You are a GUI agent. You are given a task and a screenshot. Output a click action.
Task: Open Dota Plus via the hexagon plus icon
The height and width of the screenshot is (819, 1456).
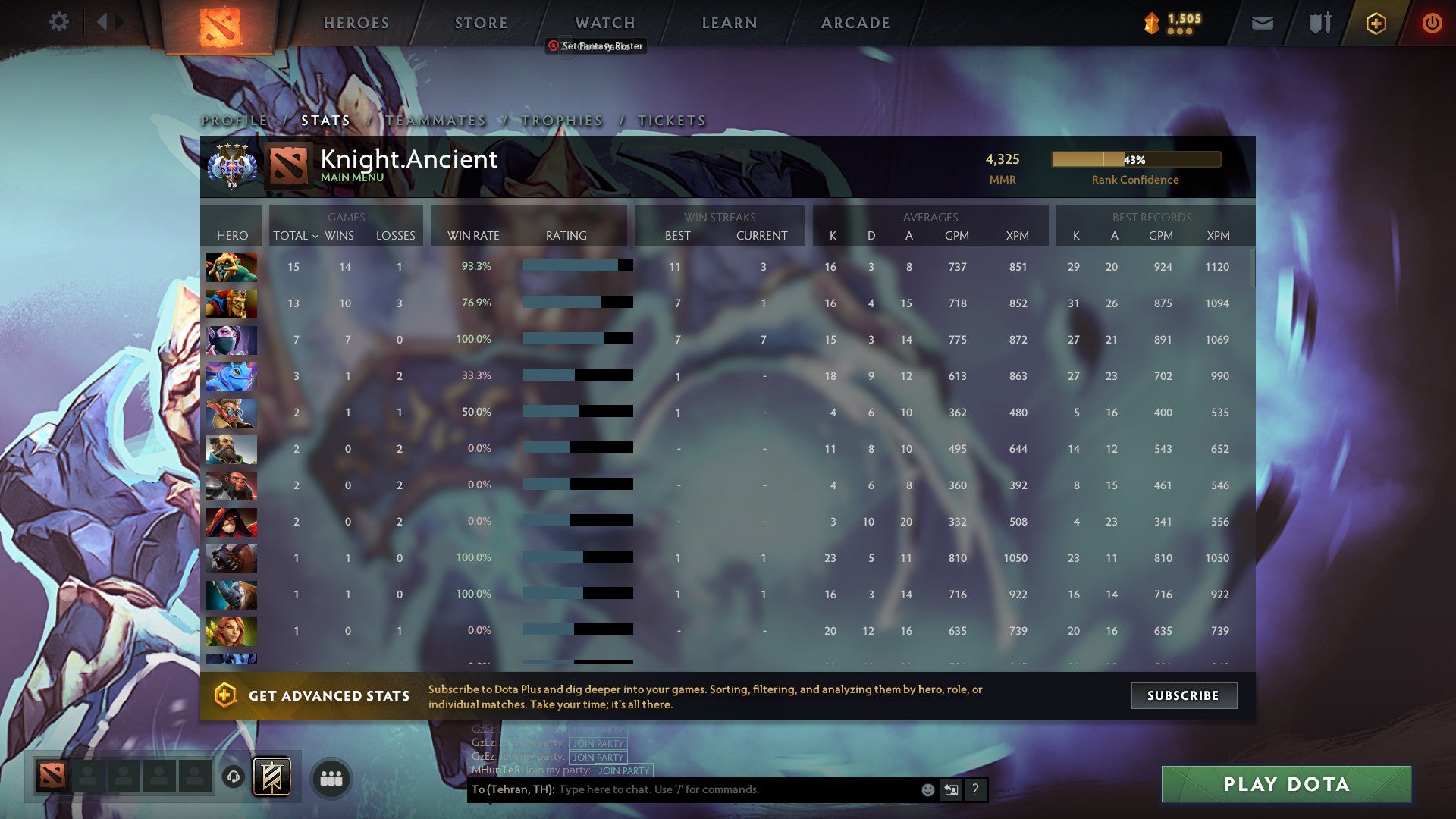pos(1376,23)
